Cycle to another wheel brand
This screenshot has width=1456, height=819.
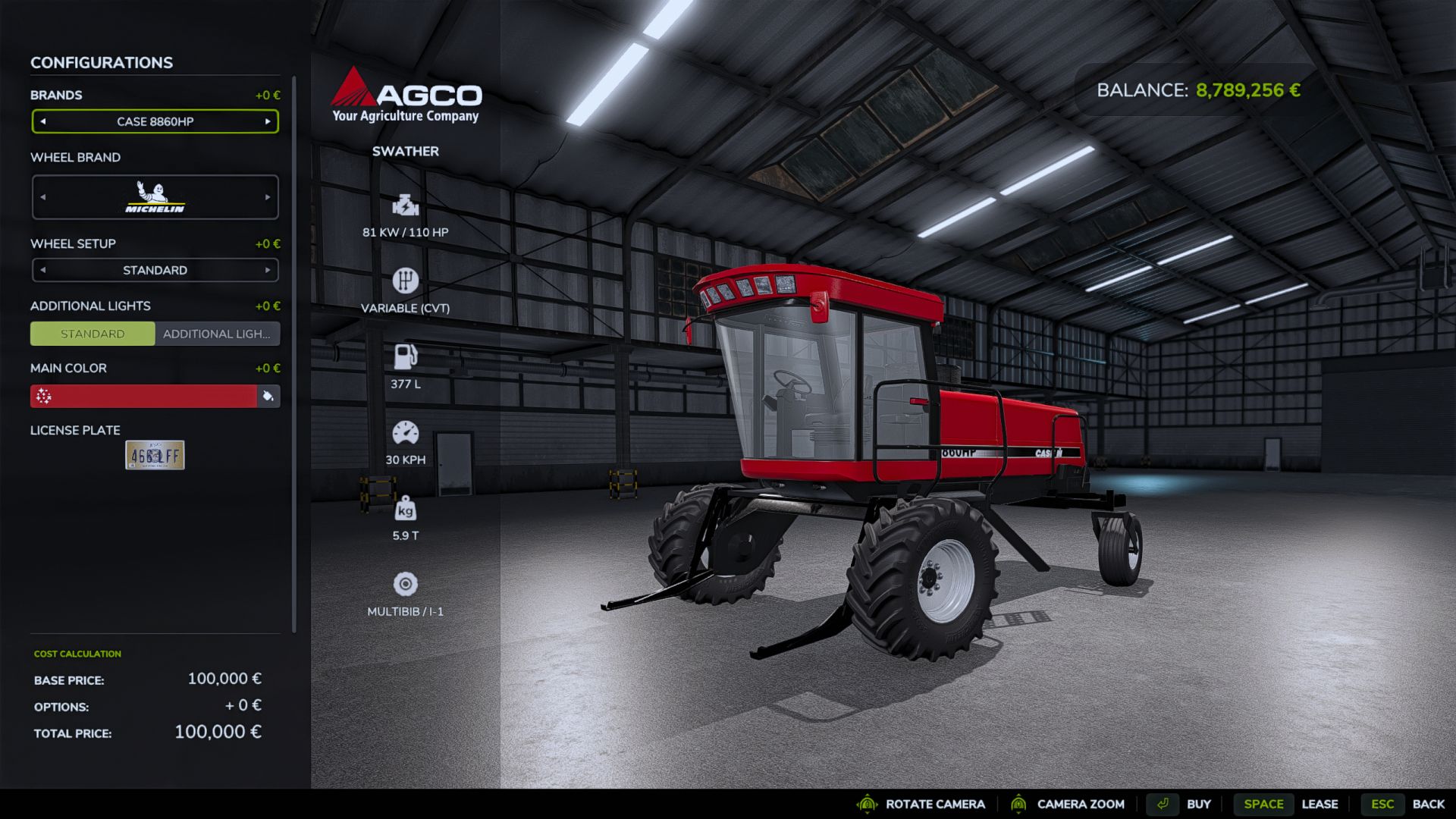pos(268,197)
